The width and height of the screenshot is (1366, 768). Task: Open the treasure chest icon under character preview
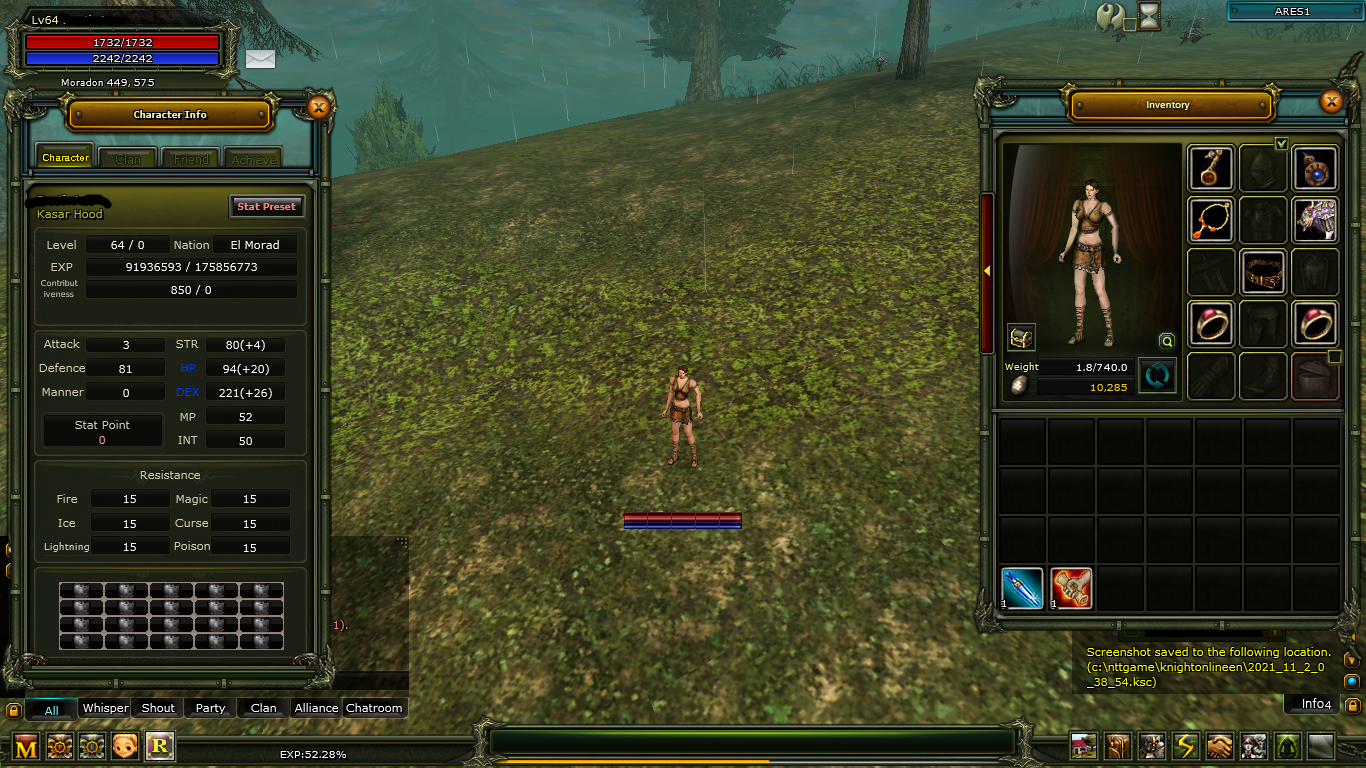pos(1021,338)
